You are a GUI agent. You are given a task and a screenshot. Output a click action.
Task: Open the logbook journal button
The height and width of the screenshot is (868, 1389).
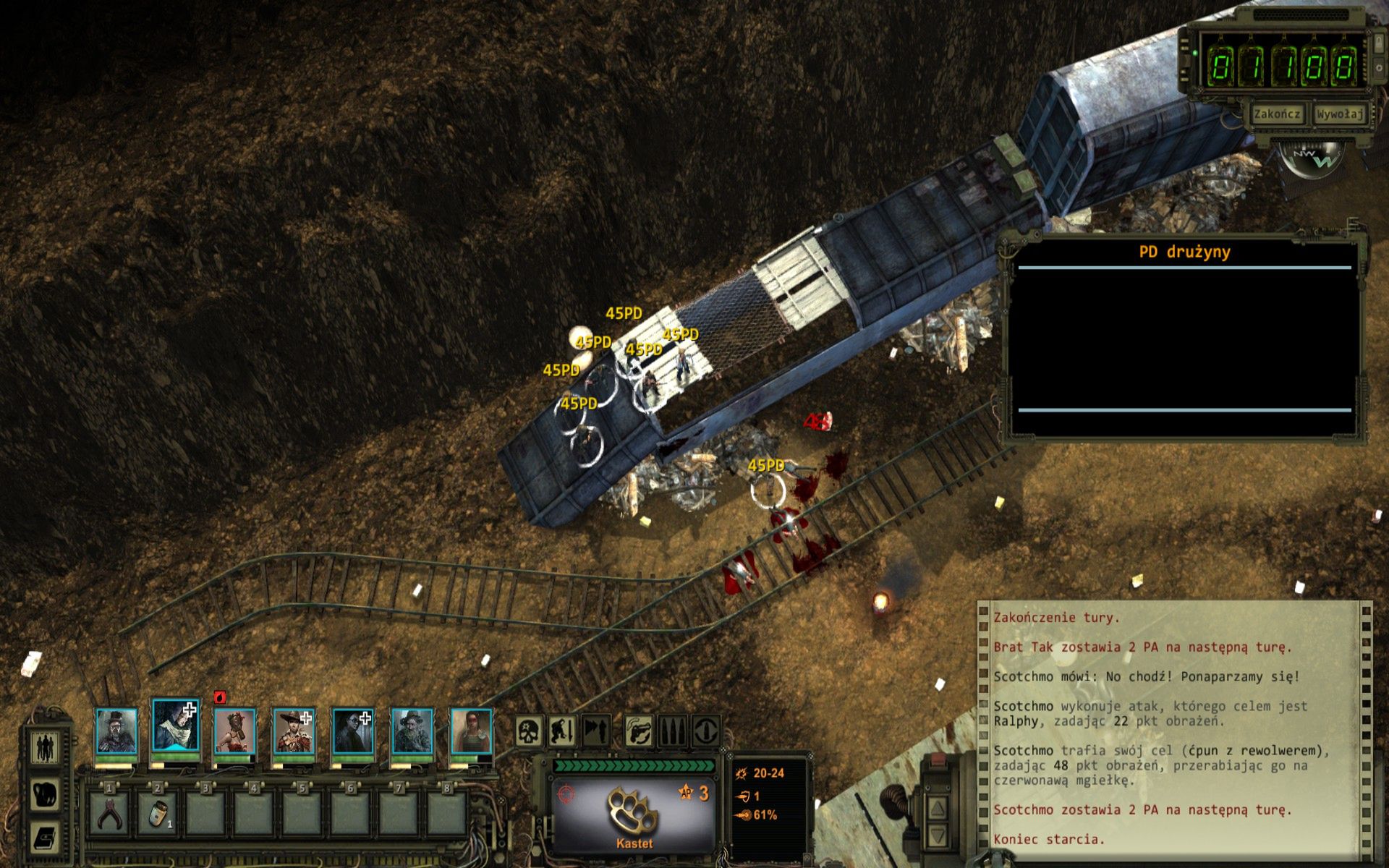click(45, 839)
